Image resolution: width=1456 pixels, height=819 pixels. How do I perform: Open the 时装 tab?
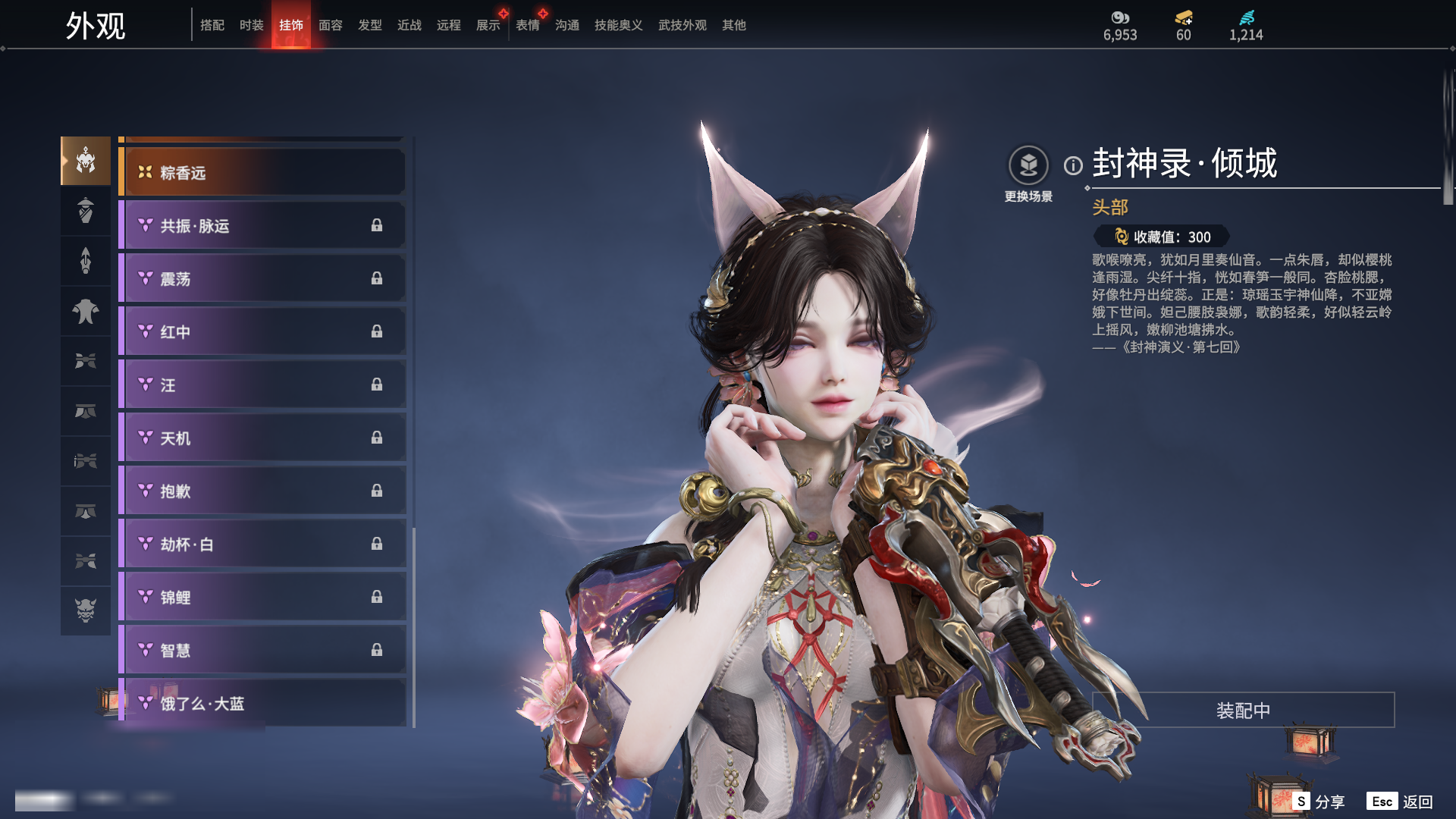point(252,25)
